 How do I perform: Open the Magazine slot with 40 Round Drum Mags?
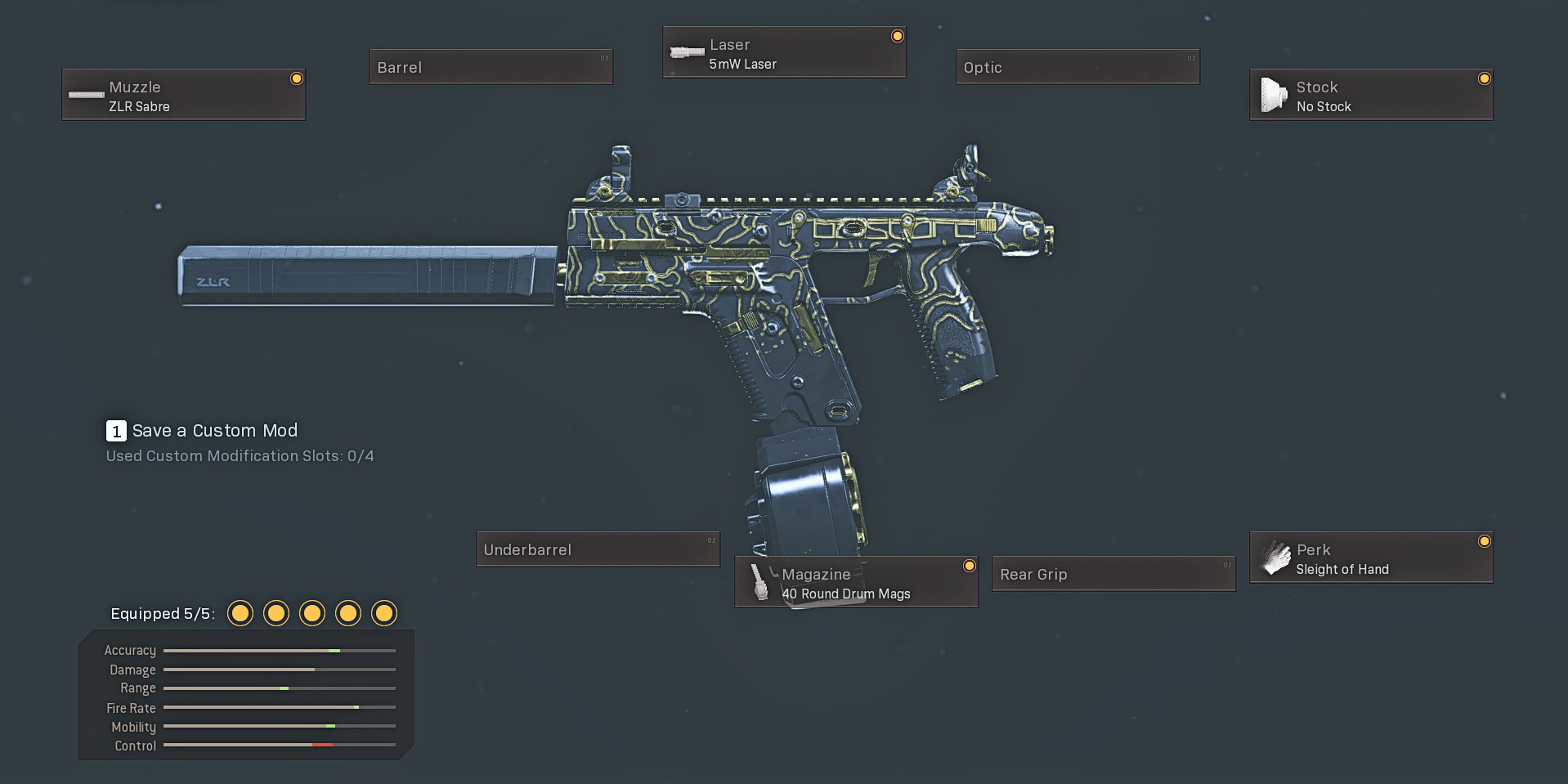click(855, 582)
